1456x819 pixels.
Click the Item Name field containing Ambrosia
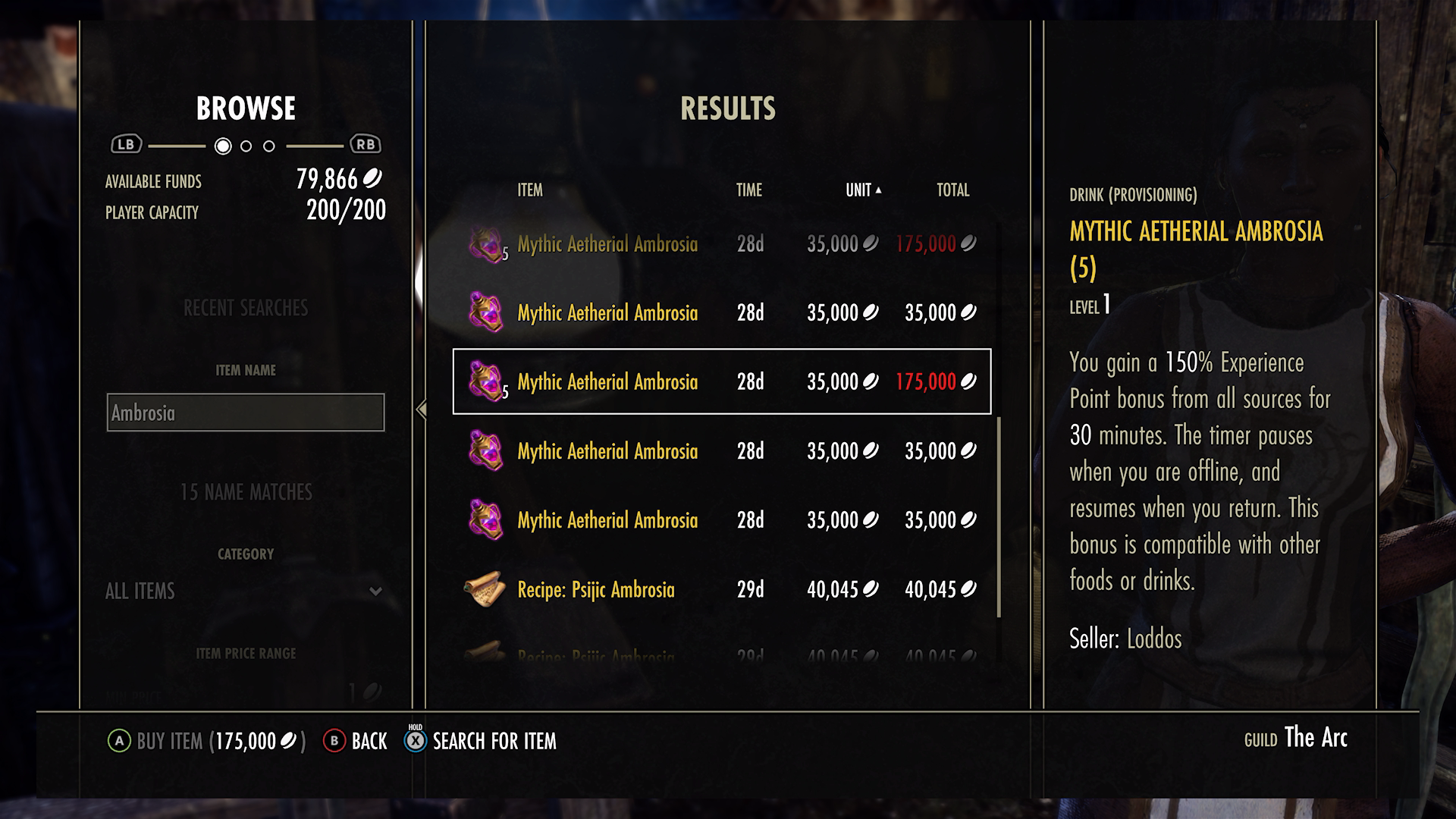click(245, 413)
